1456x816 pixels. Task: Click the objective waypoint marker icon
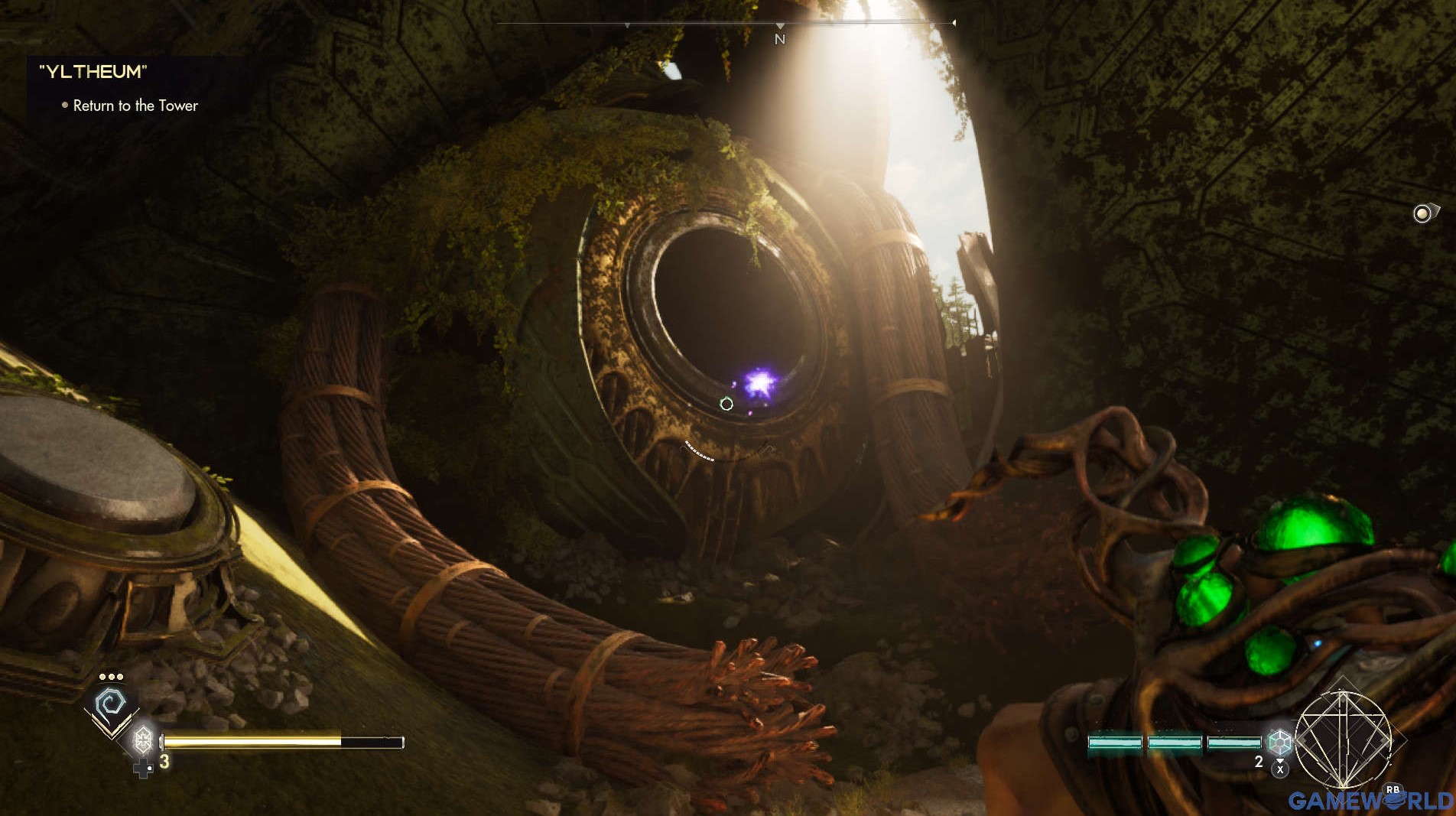pyautogui.click(x=1422, y=213)
